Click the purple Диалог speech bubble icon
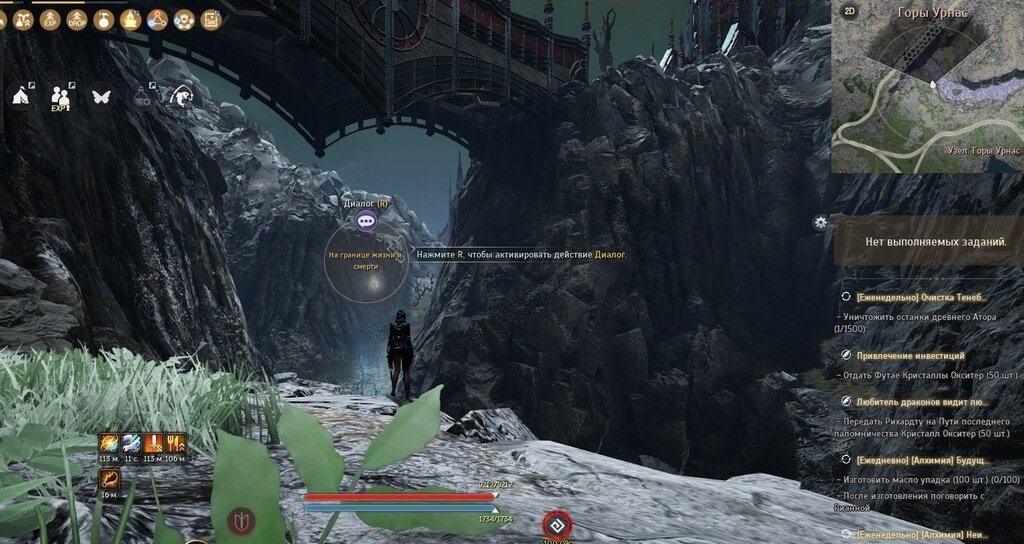The width and height of the screenshot is (1024, 544). click(x=366, y=221)
